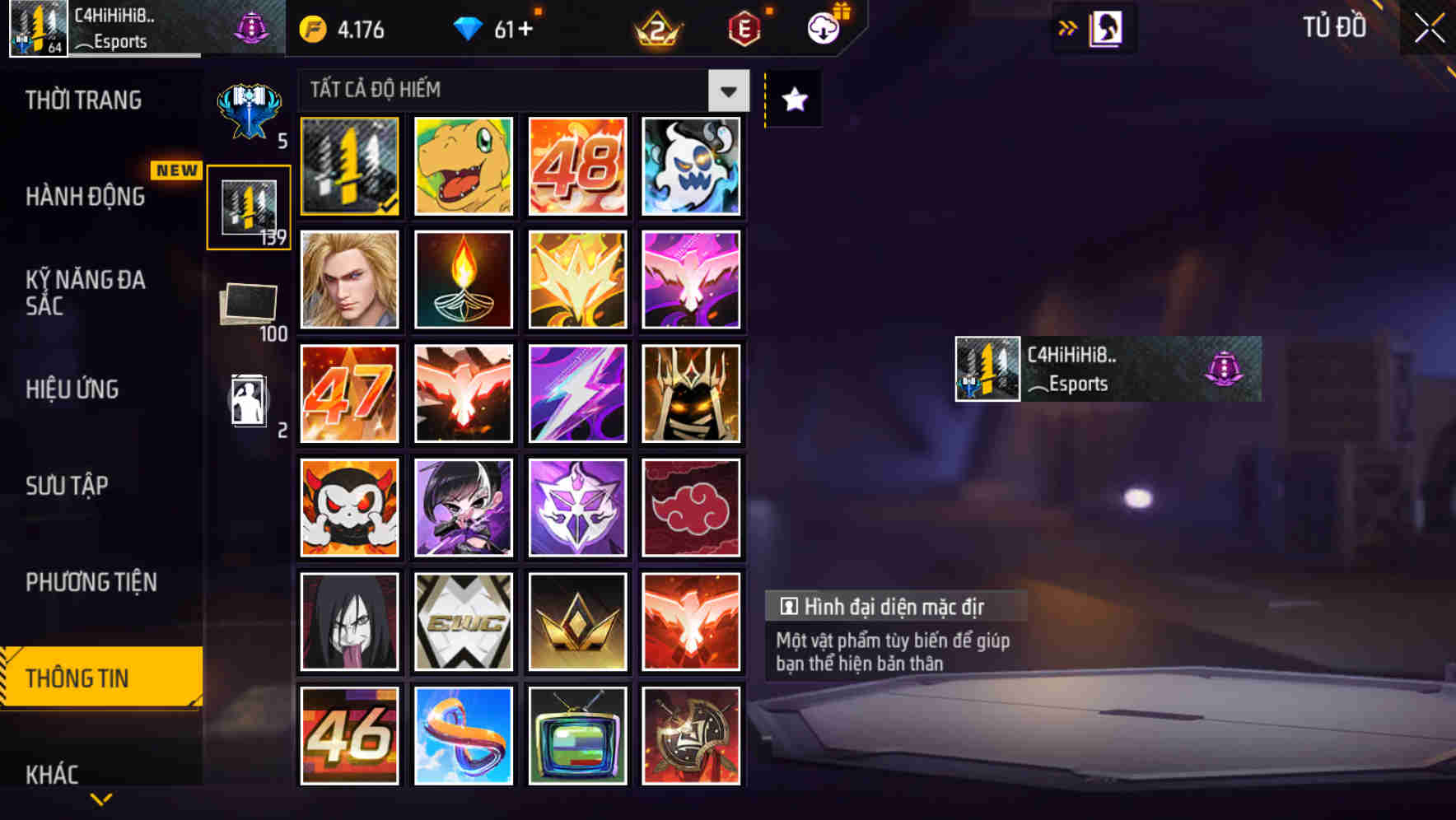Open the HÀNH ĐỘNG tab with NEW badge
Image resolution: width=1456 pixels, height=820 pixels.
coord(85,197)
